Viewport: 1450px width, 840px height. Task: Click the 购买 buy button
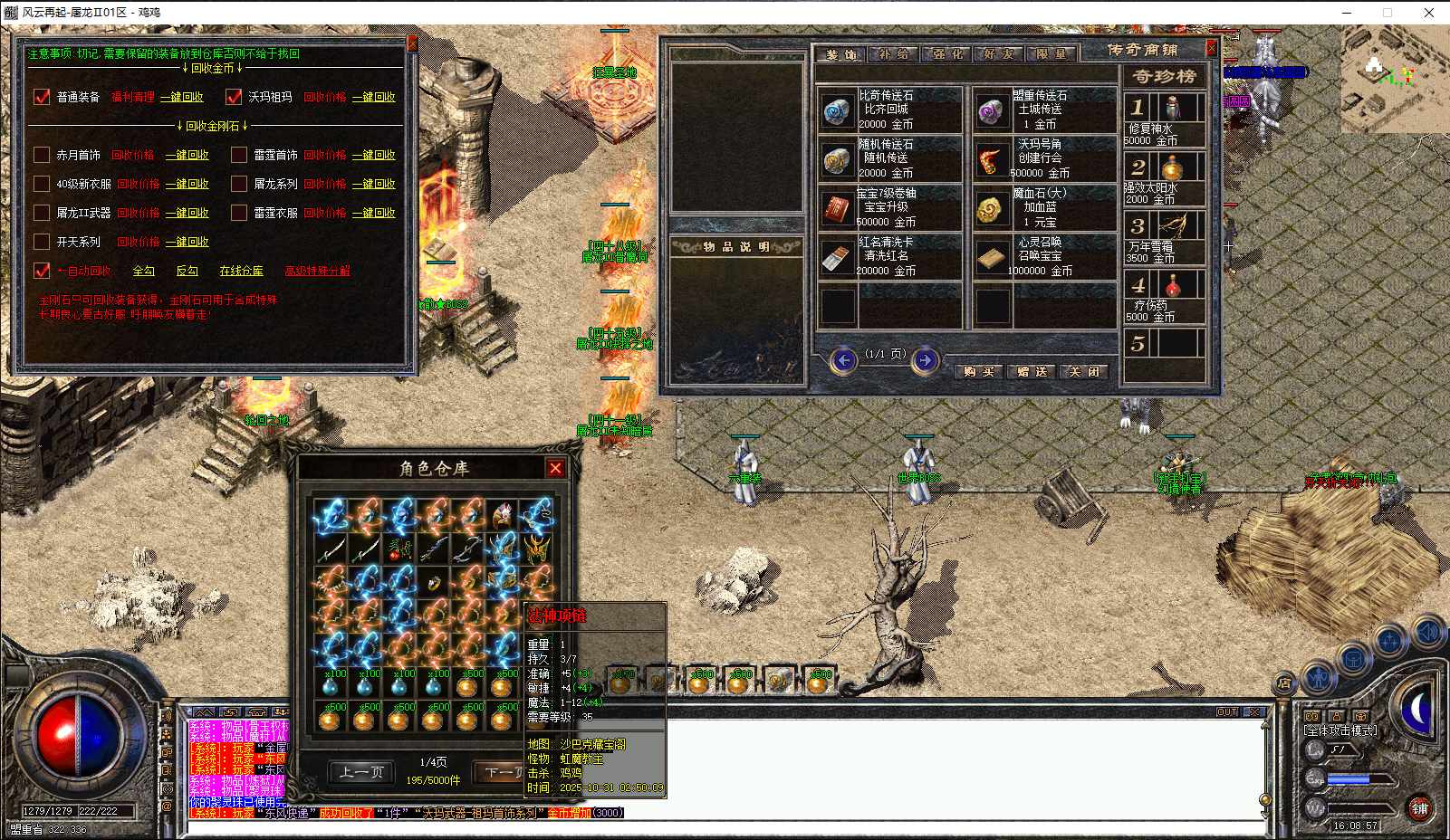[x=978, y=372]
